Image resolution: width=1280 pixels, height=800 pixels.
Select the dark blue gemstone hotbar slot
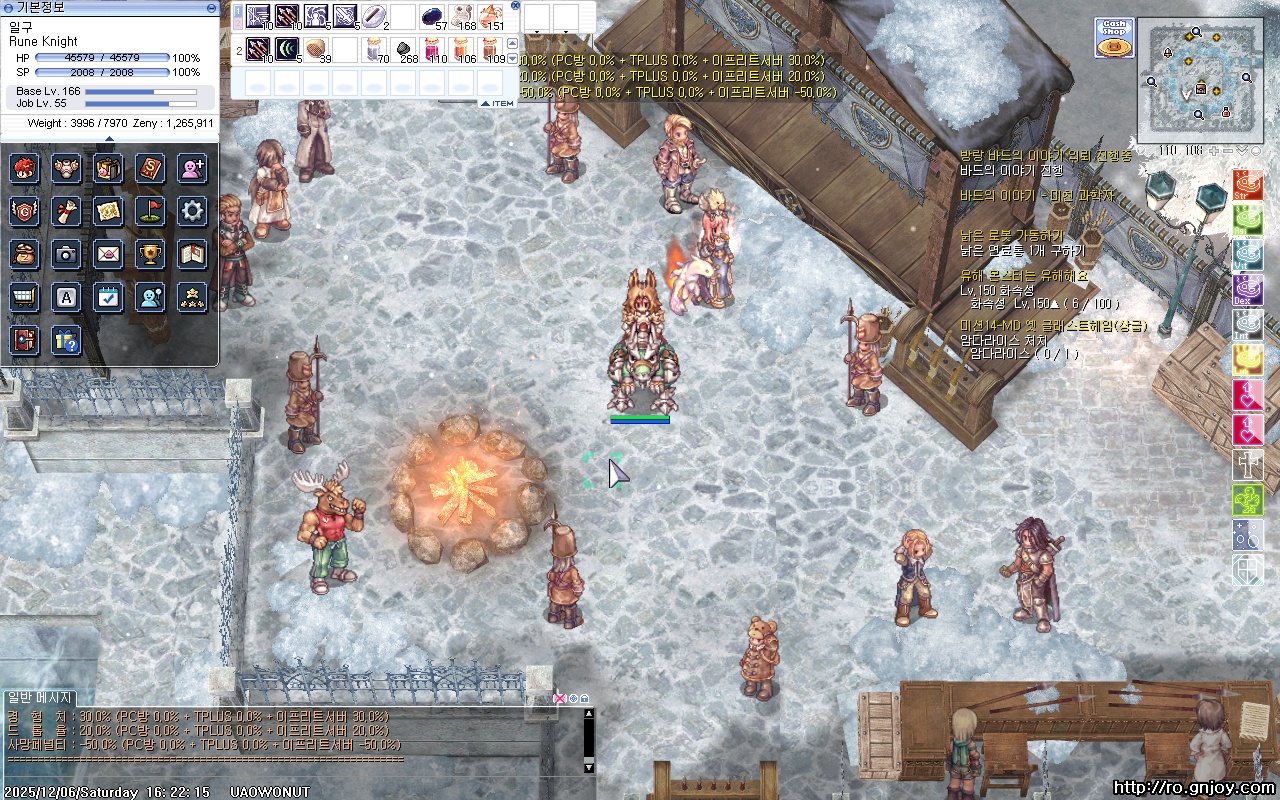(432, 17)
